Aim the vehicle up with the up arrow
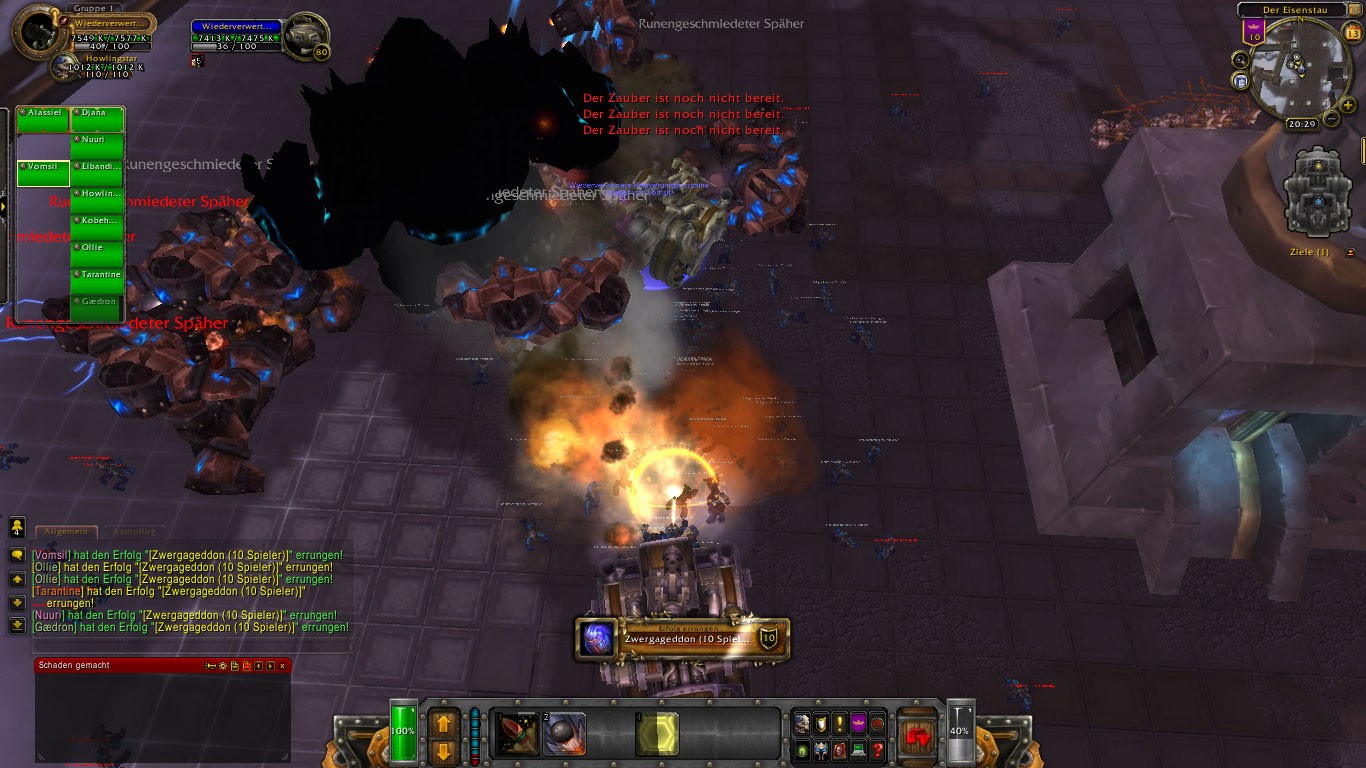 [x=443, y=722]
